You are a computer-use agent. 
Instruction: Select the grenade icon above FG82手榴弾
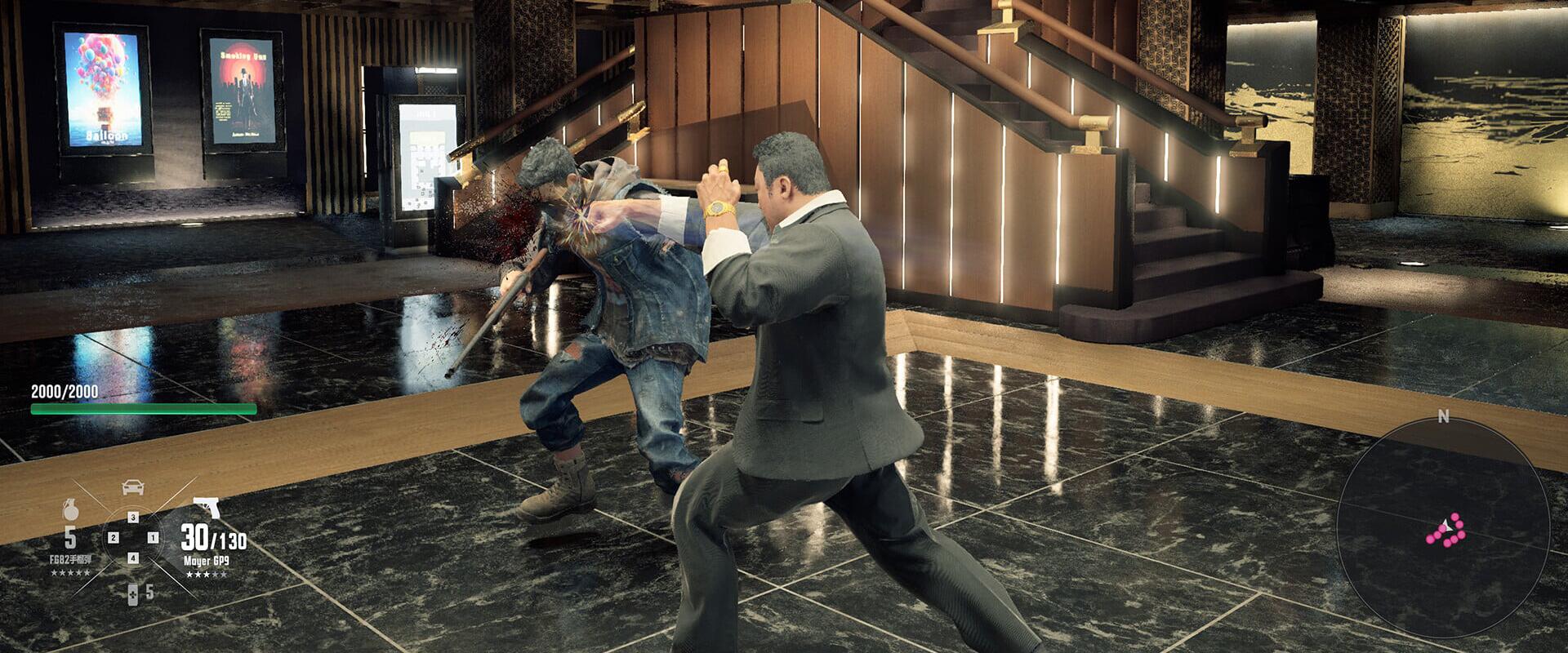(70, 509)
